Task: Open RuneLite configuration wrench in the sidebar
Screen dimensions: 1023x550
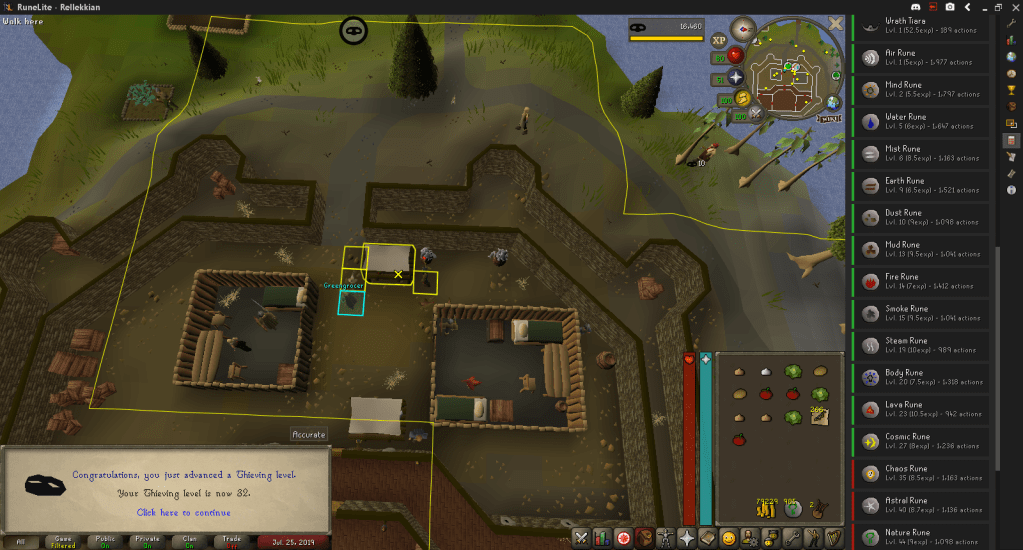Action: coord(1011,22)
